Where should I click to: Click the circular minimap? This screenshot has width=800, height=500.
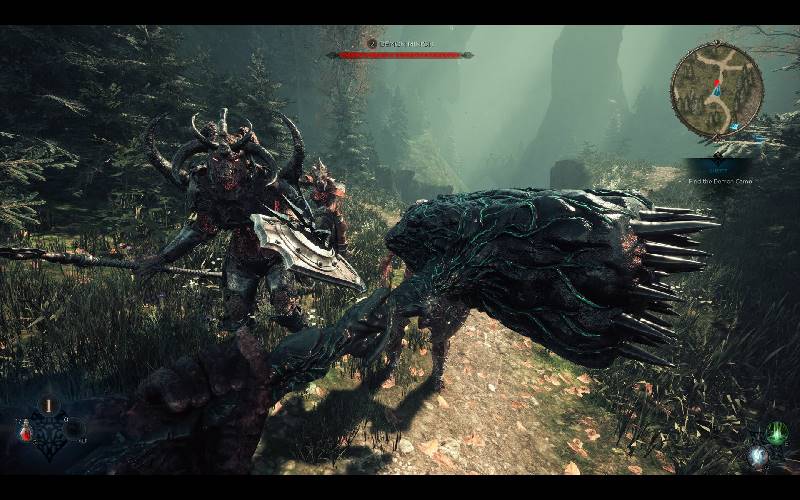[x=717, y=92]
